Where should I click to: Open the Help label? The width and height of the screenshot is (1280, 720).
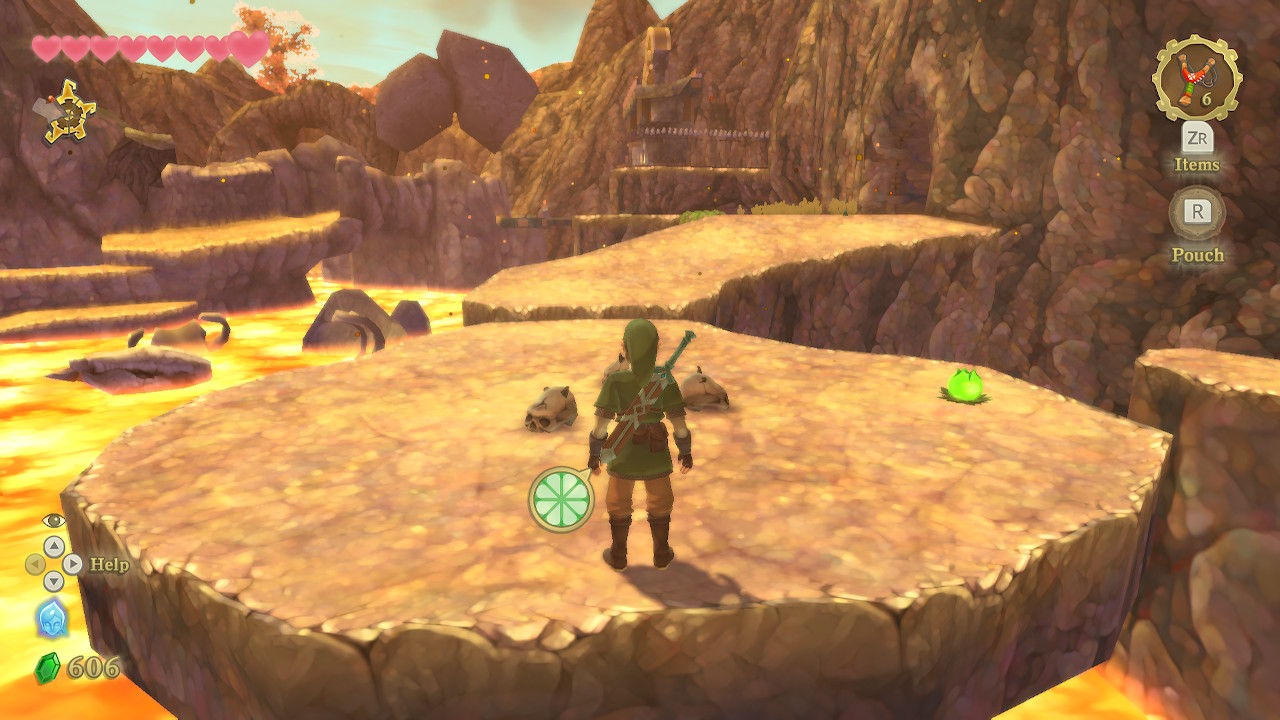pyautogui.click(x=109, y=564)
